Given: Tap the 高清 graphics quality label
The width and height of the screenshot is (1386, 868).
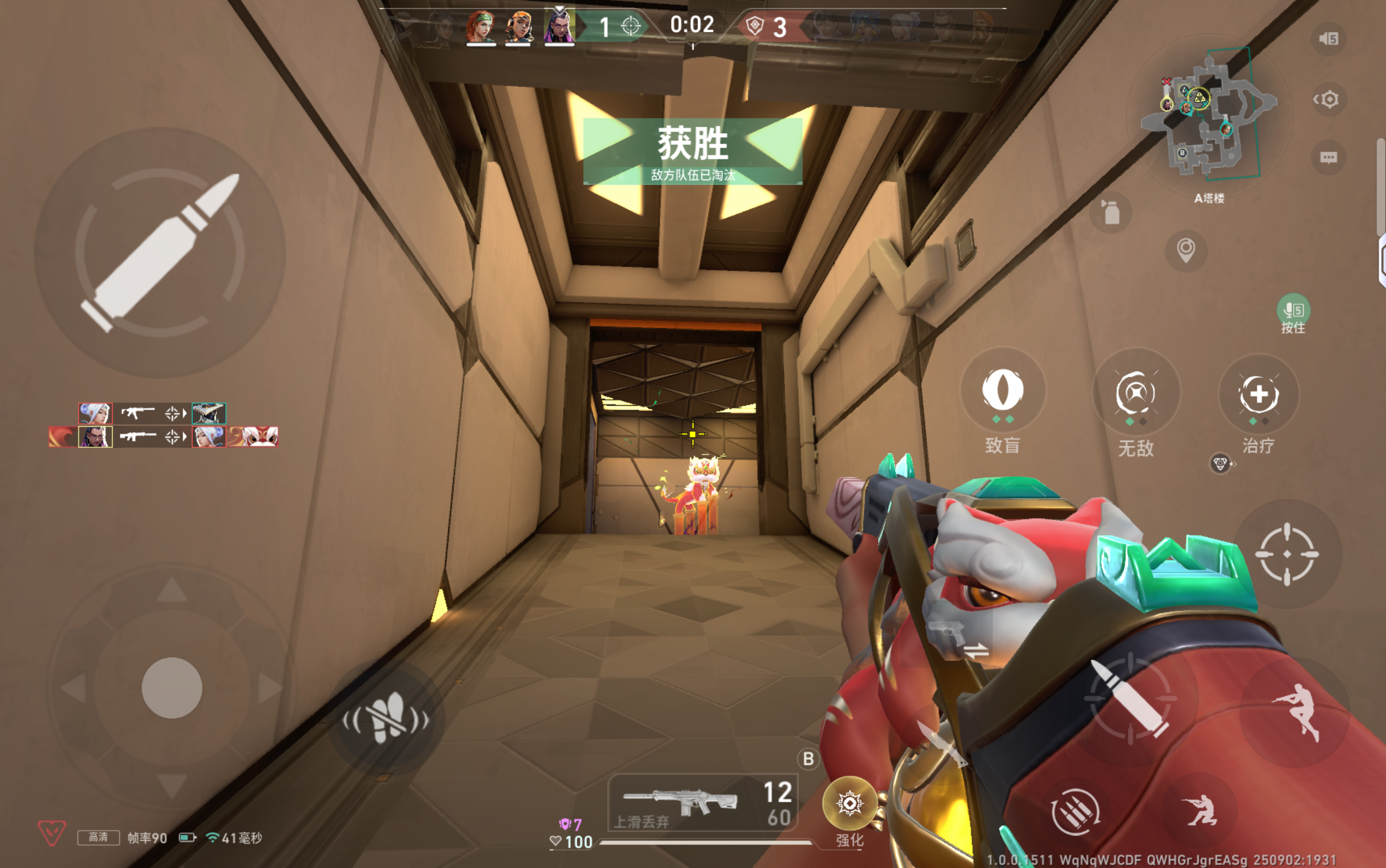Looking at the screenshot, I should tap(99, 837).
